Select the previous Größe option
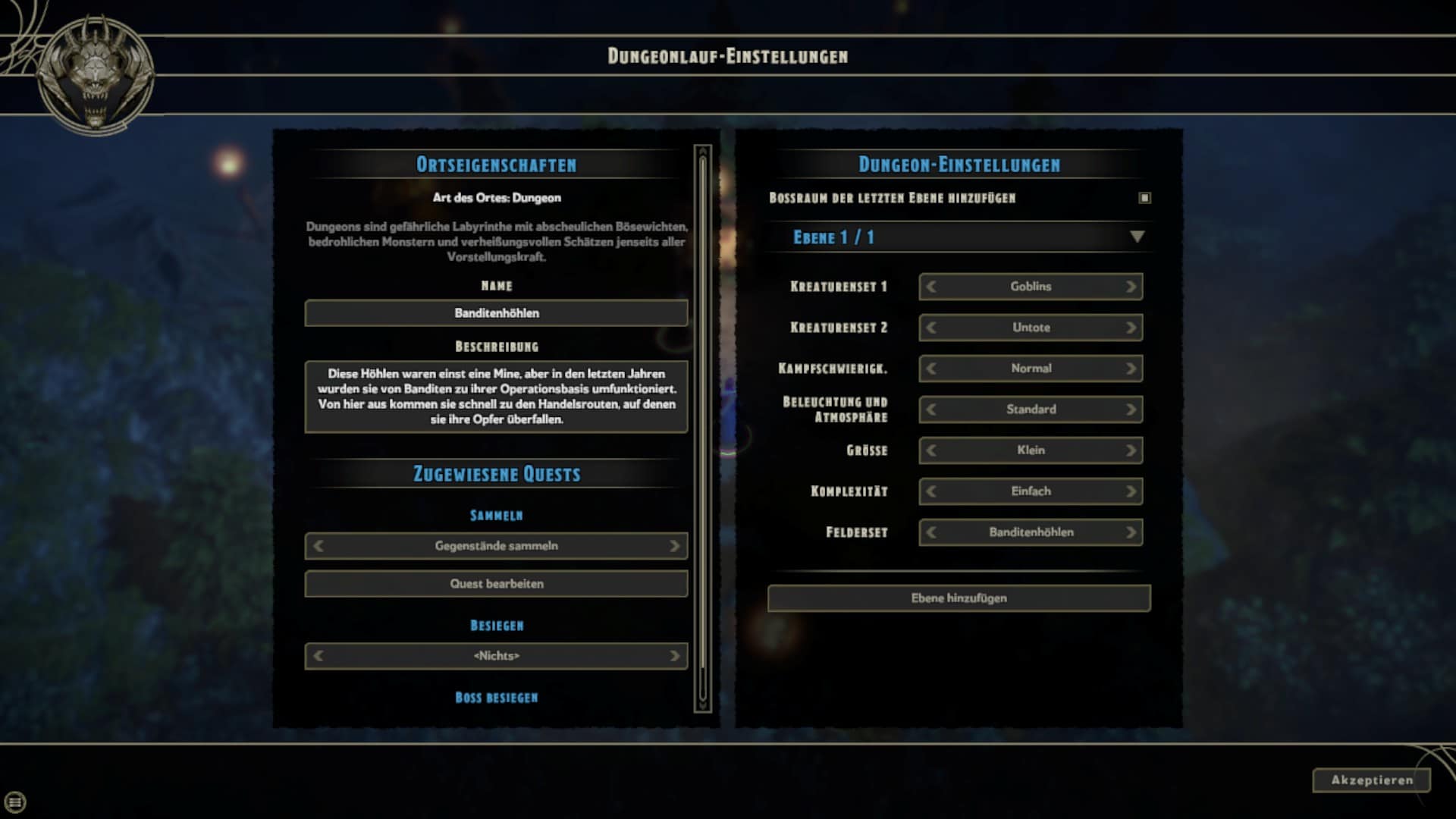 pyautogui.click(x=931, y=450)
